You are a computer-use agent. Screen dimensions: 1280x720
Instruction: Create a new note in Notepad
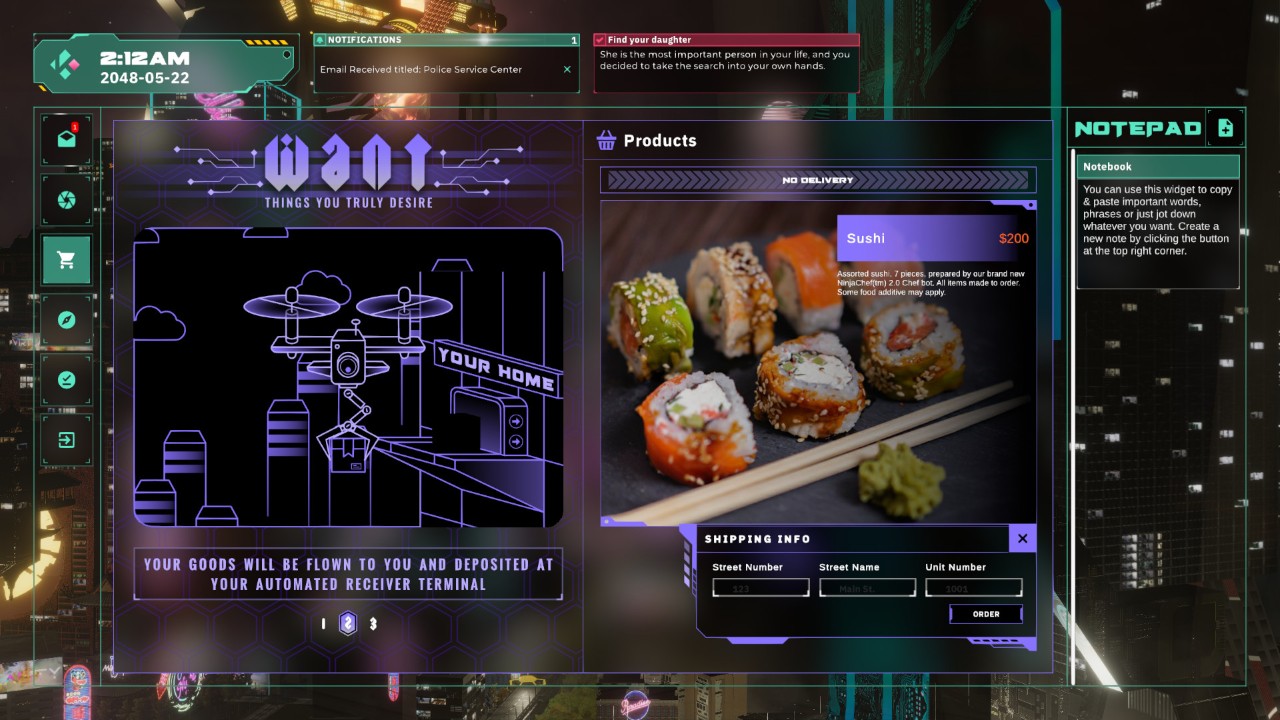(x=1225, y=128)
